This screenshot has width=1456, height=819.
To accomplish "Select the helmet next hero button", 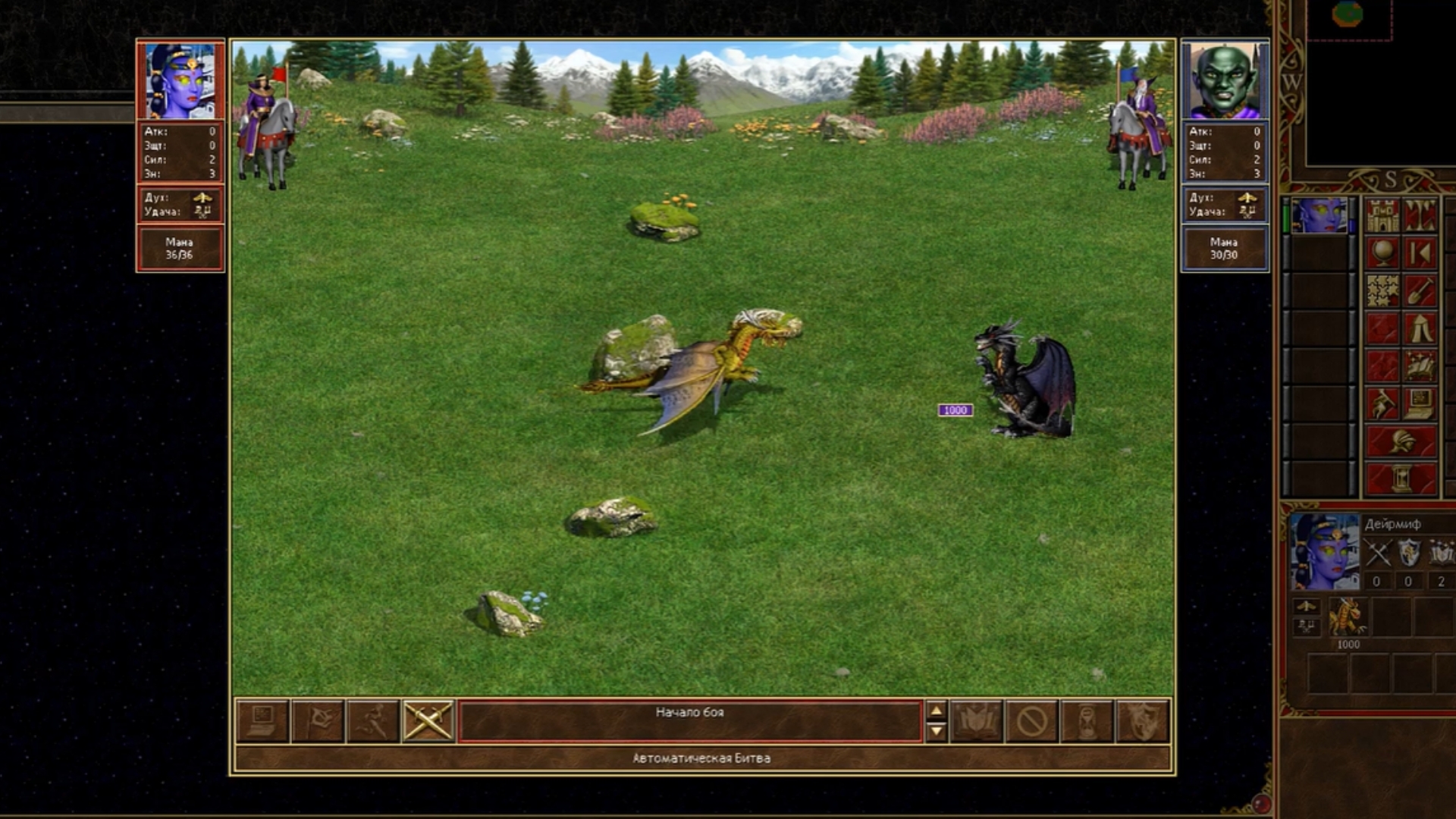I will click(1401, 441).
